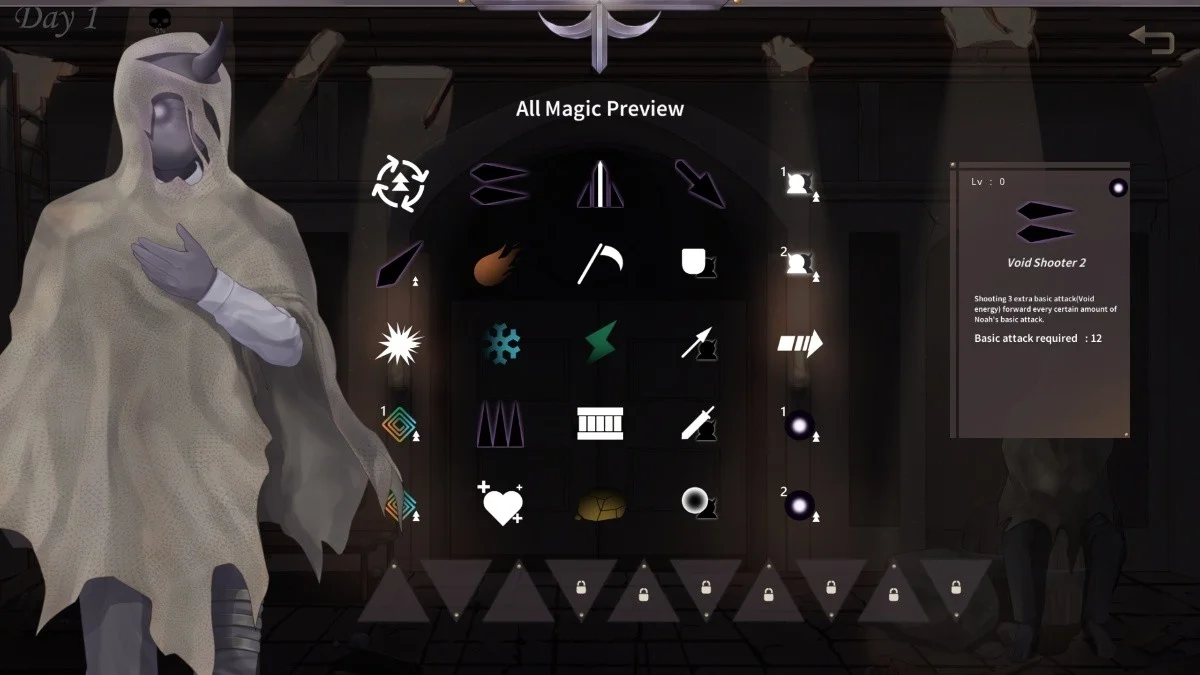Pick the golden turtle shell magic
1200x675 pixels.
click(601, 505)
